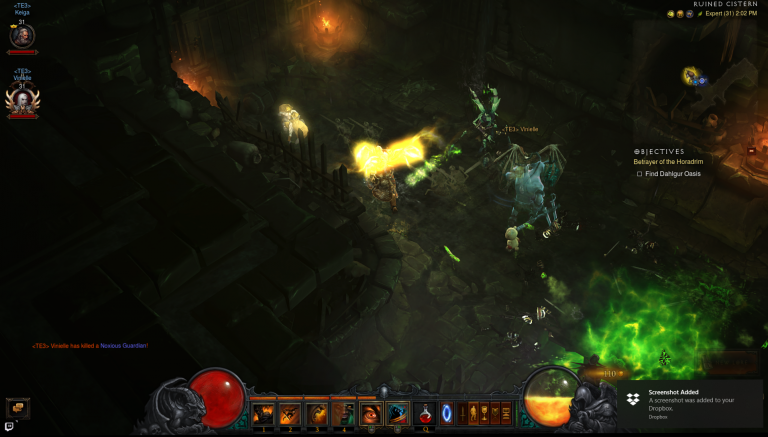The image size is (768, 437).
Task: Drink the red health potion
Action: click(425, 413)
